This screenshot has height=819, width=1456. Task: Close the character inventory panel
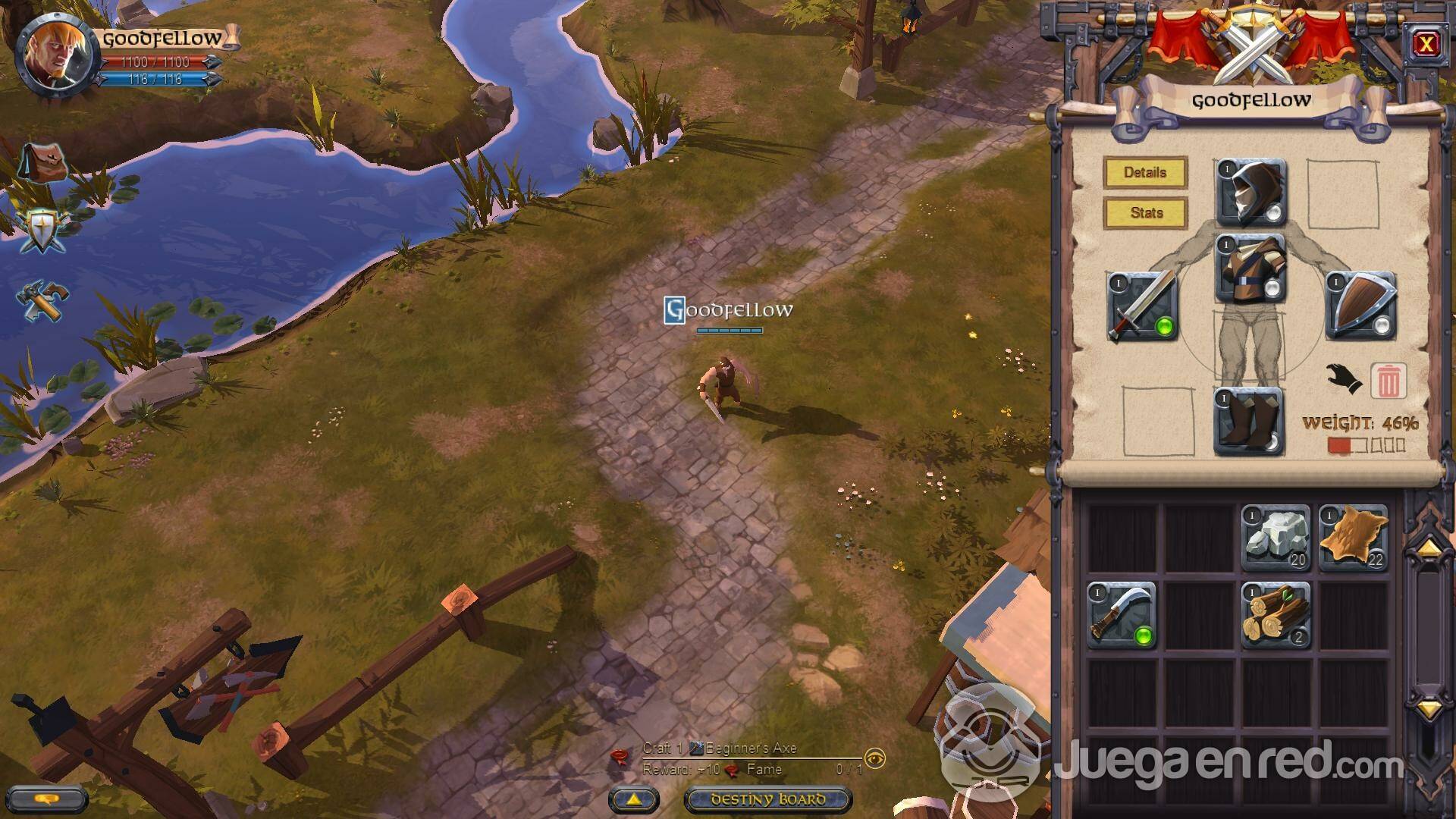[1426, 44]
